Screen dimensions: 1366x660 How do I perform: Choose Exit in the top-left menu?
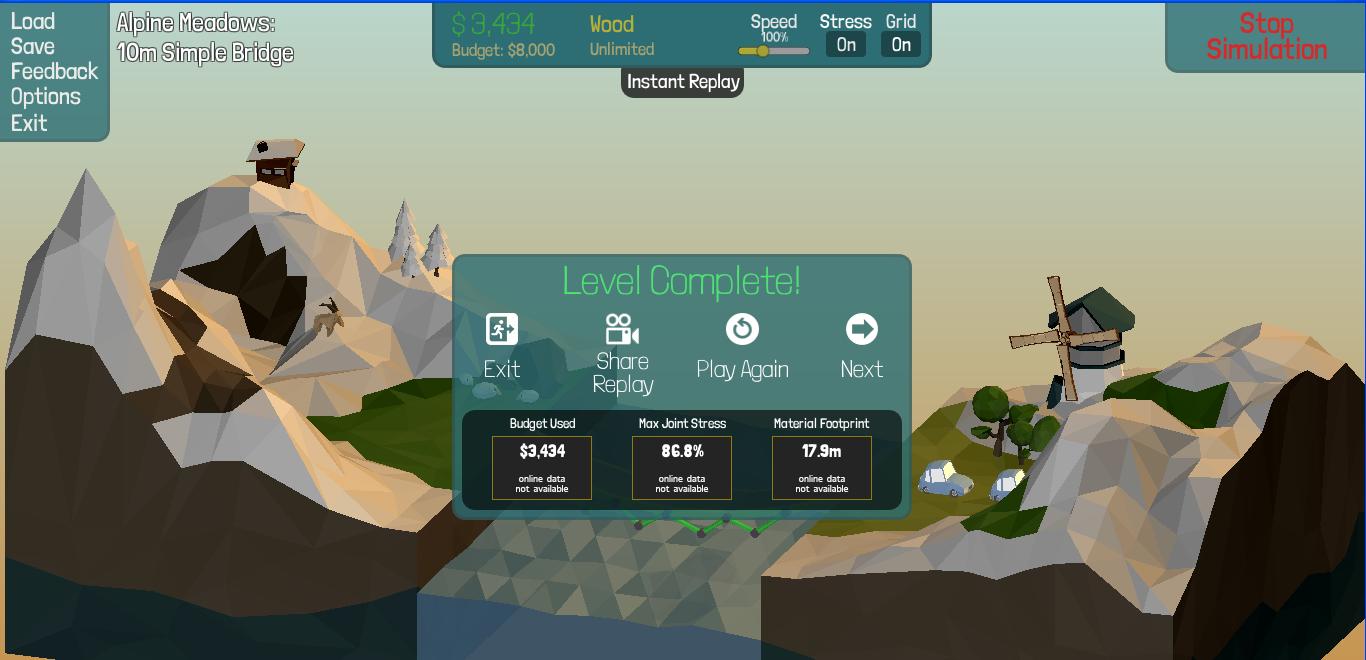point(29,123)
